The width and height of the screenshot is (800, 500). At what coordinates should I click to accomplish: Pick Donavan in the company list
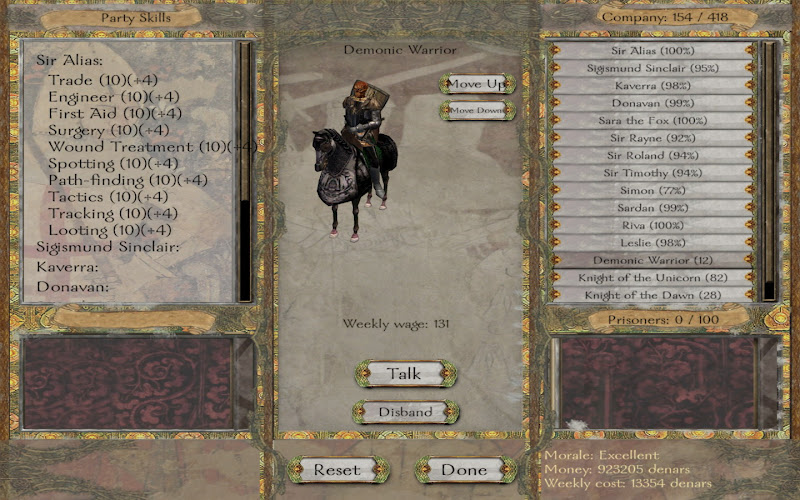tap(652, 103)
